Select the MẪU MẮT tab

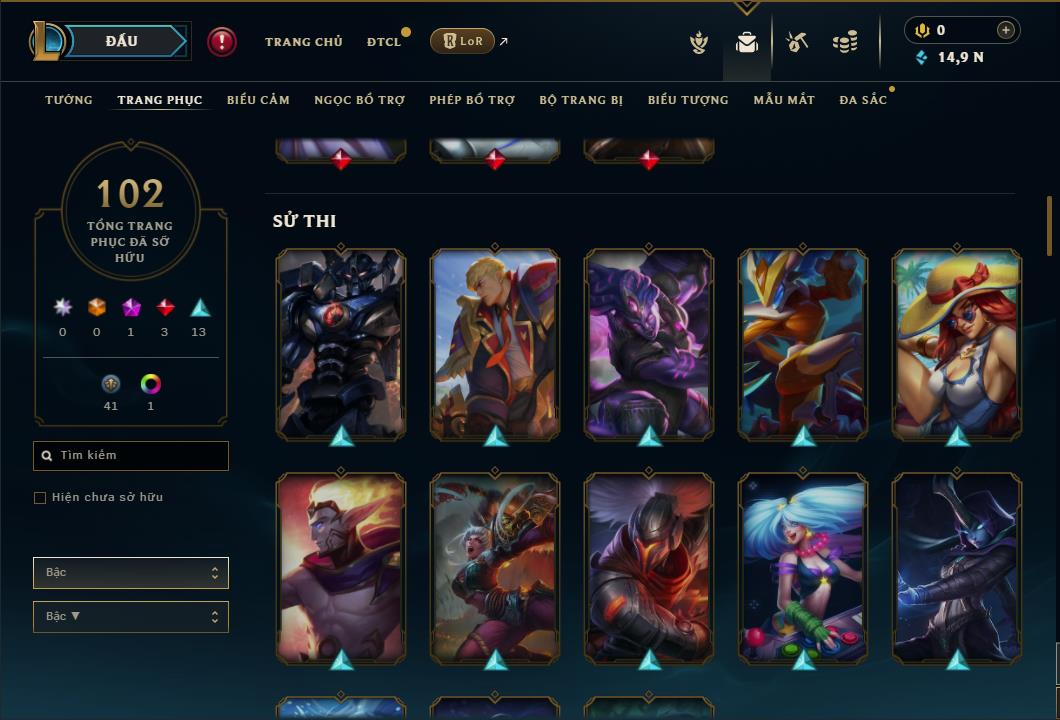[784, 100]
